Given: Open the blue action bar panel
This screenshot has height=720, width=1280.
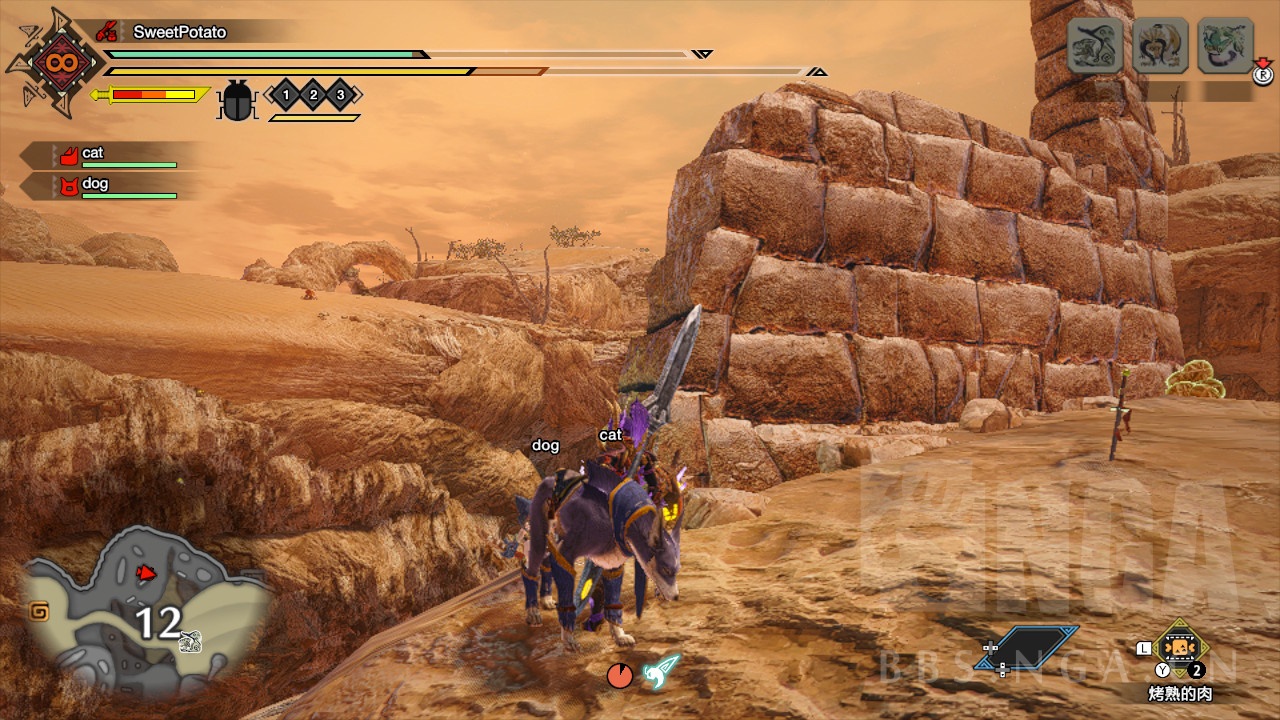Looking at the screenshot, I should [x=1030, y=647].
